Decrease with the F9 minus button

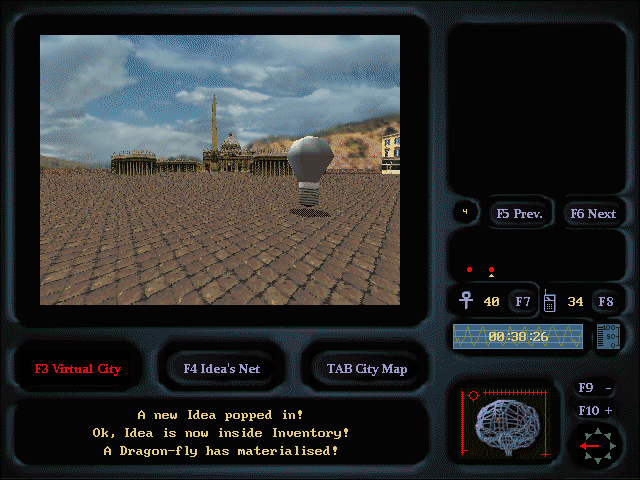click(x=597, y=388)
